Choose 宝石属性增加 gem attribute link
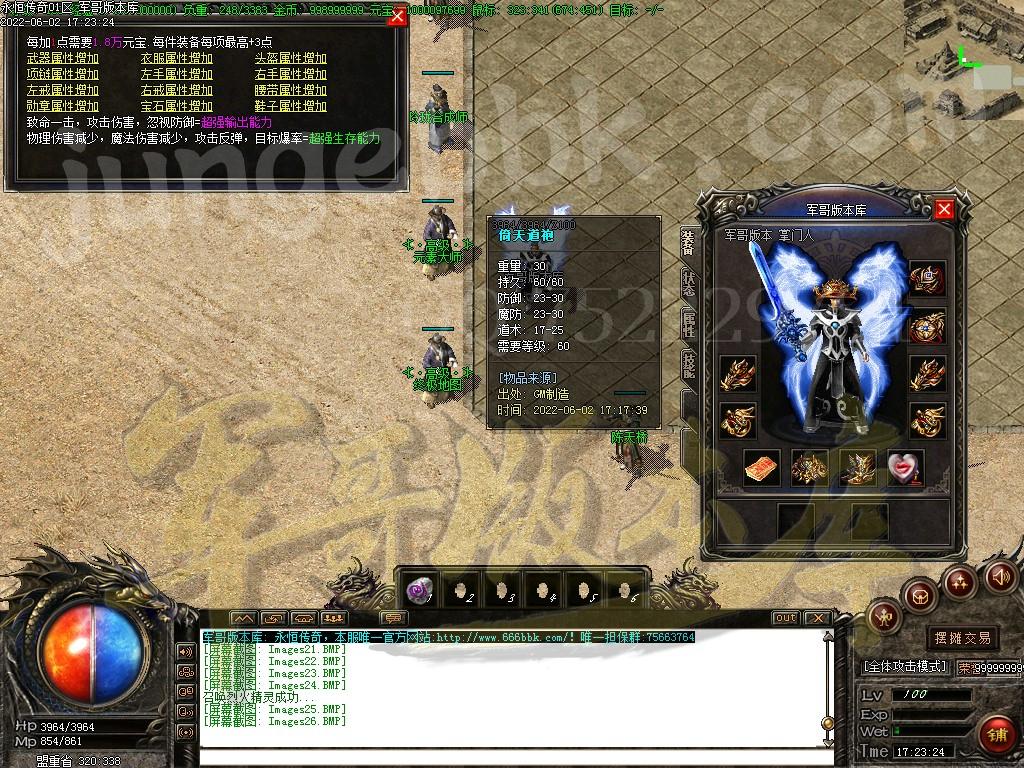Screen dimensions: 1024x768 [x=177, y=106]
